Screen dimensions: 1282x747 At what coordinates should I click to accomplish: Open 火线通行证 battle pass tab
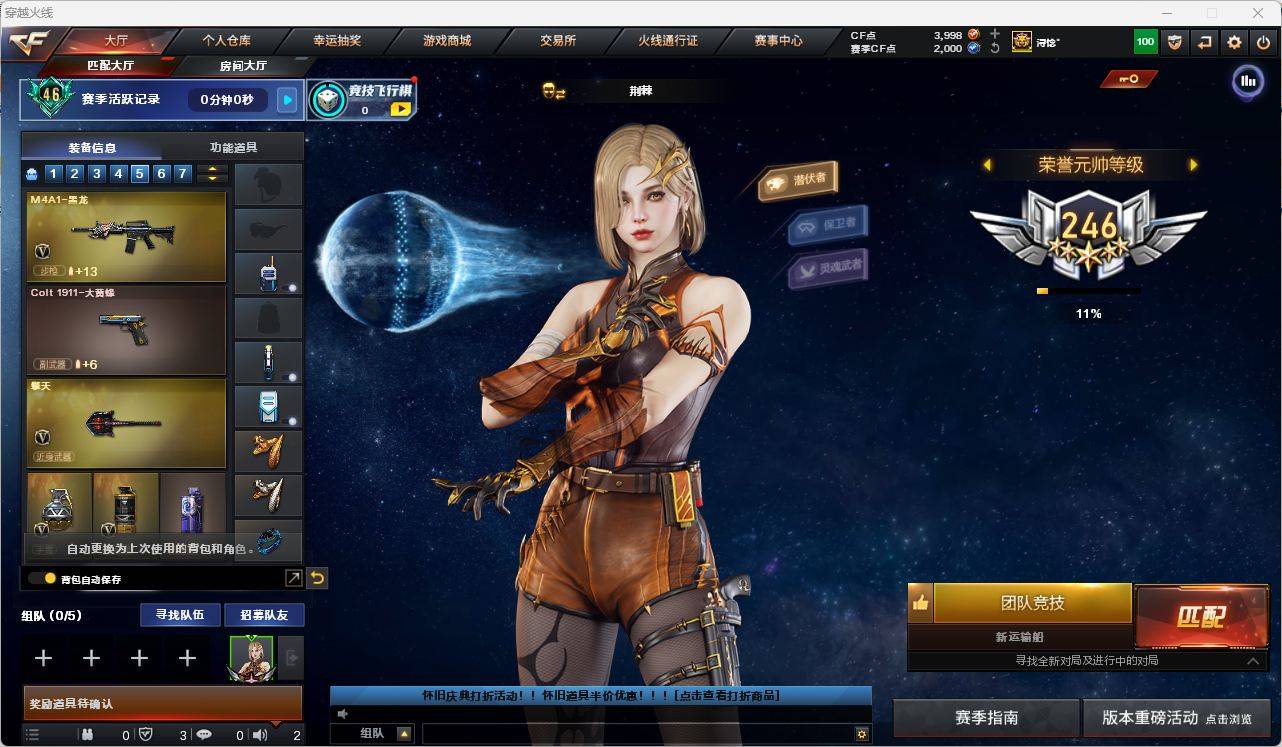pos(667,41)
